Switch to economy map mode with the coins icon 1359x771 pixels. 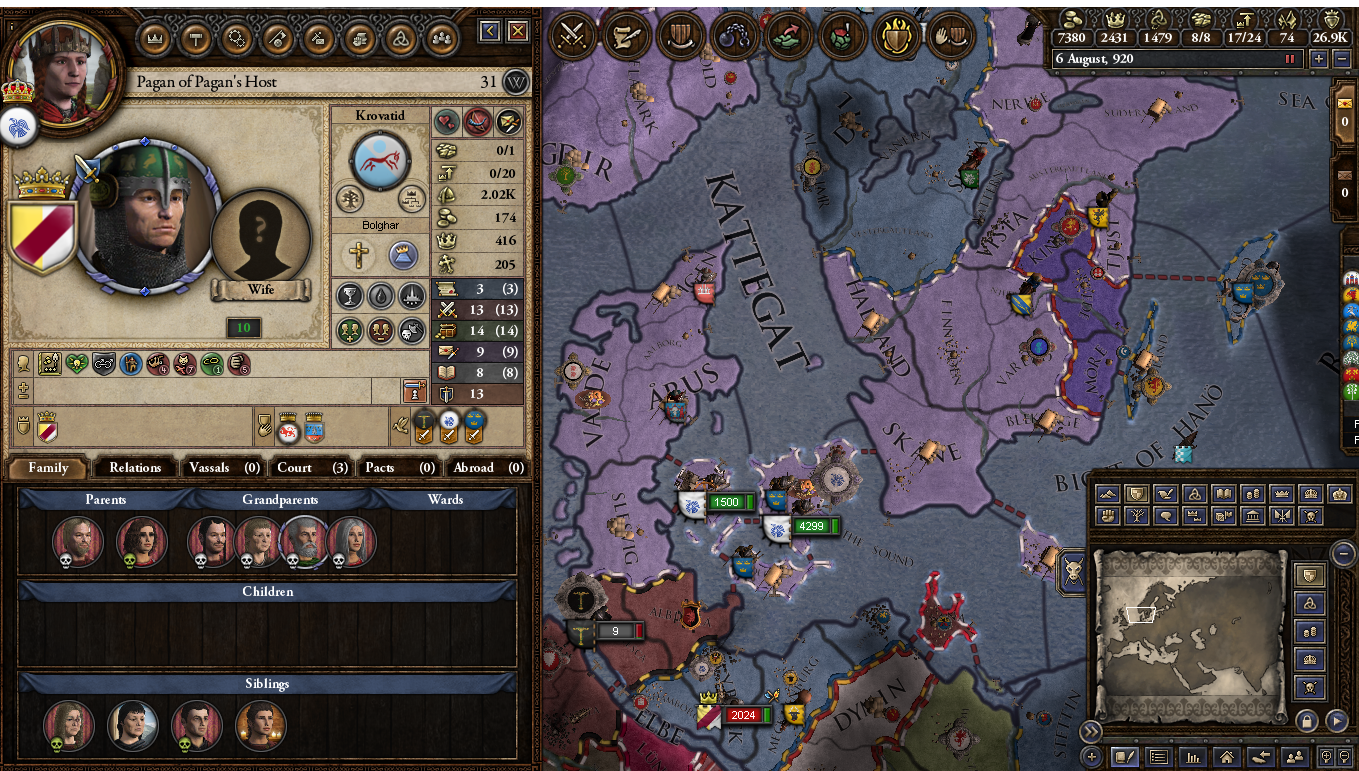pos(1251,494)
